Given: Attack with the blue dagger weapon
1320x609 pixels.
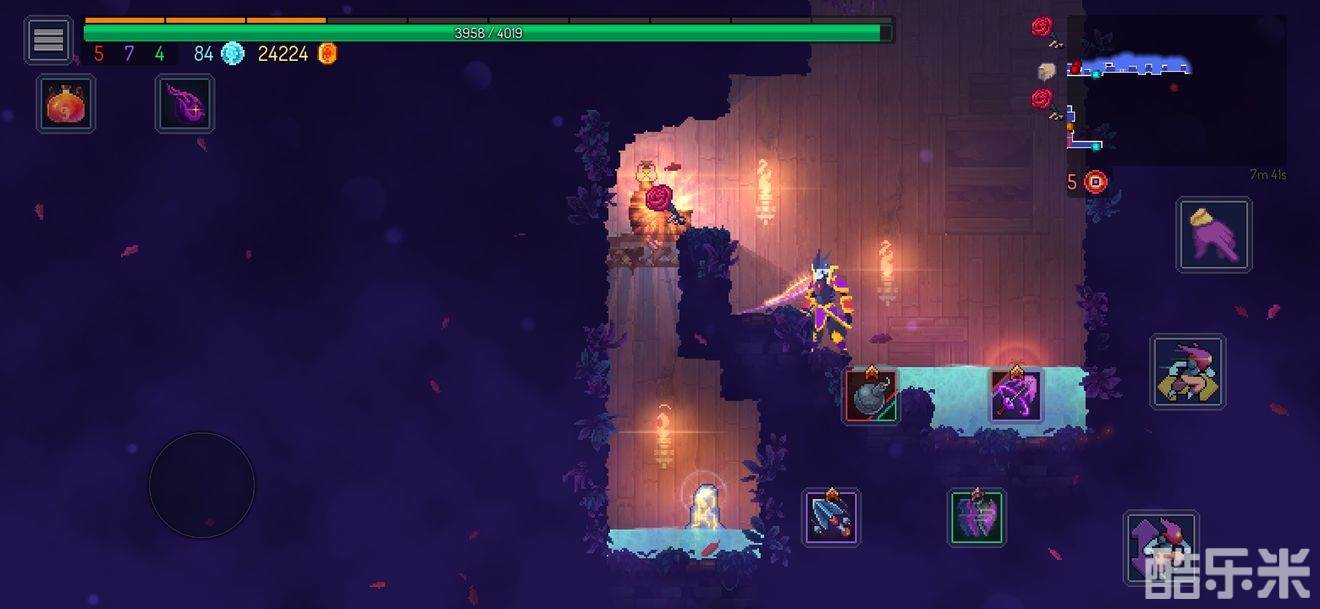Looking at the screenshot, I should [831, 517].
